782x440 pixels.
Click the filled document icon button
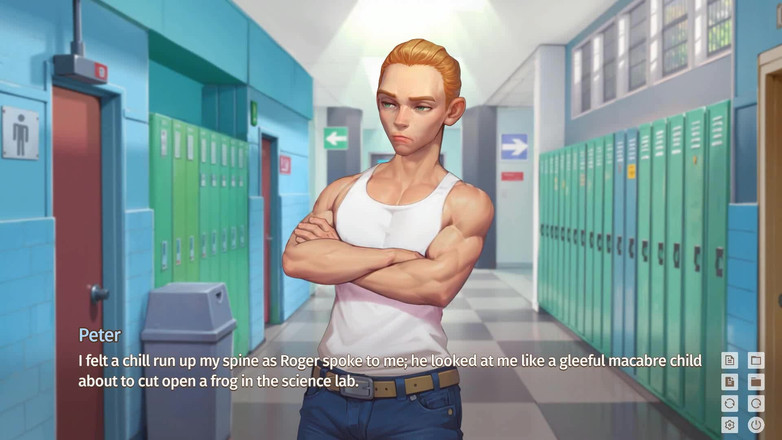tap(730, 382)
